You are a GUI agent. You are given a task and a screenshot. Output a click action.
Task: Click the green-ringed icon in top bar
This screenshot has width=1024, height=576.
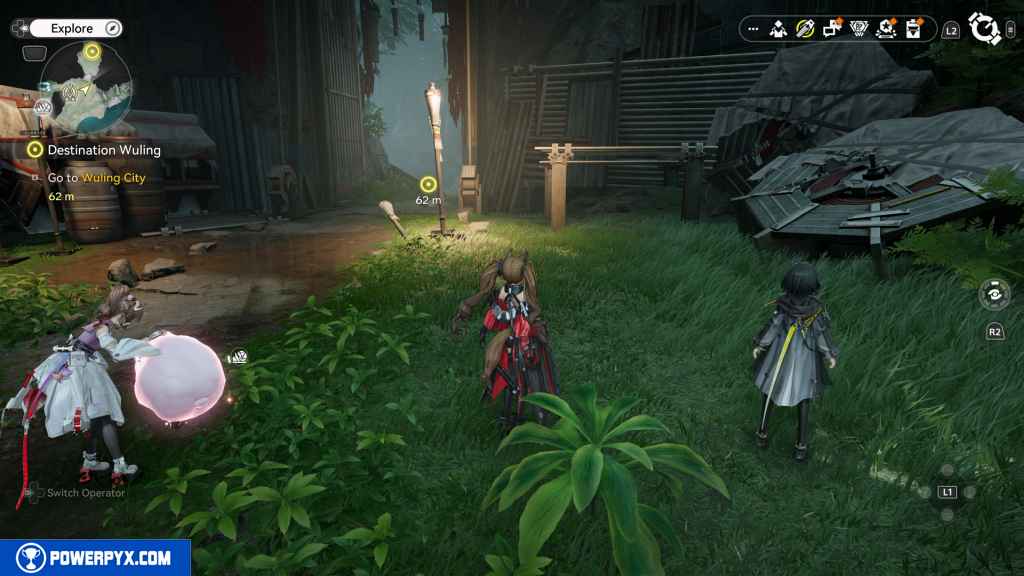[x=805, y=29]
